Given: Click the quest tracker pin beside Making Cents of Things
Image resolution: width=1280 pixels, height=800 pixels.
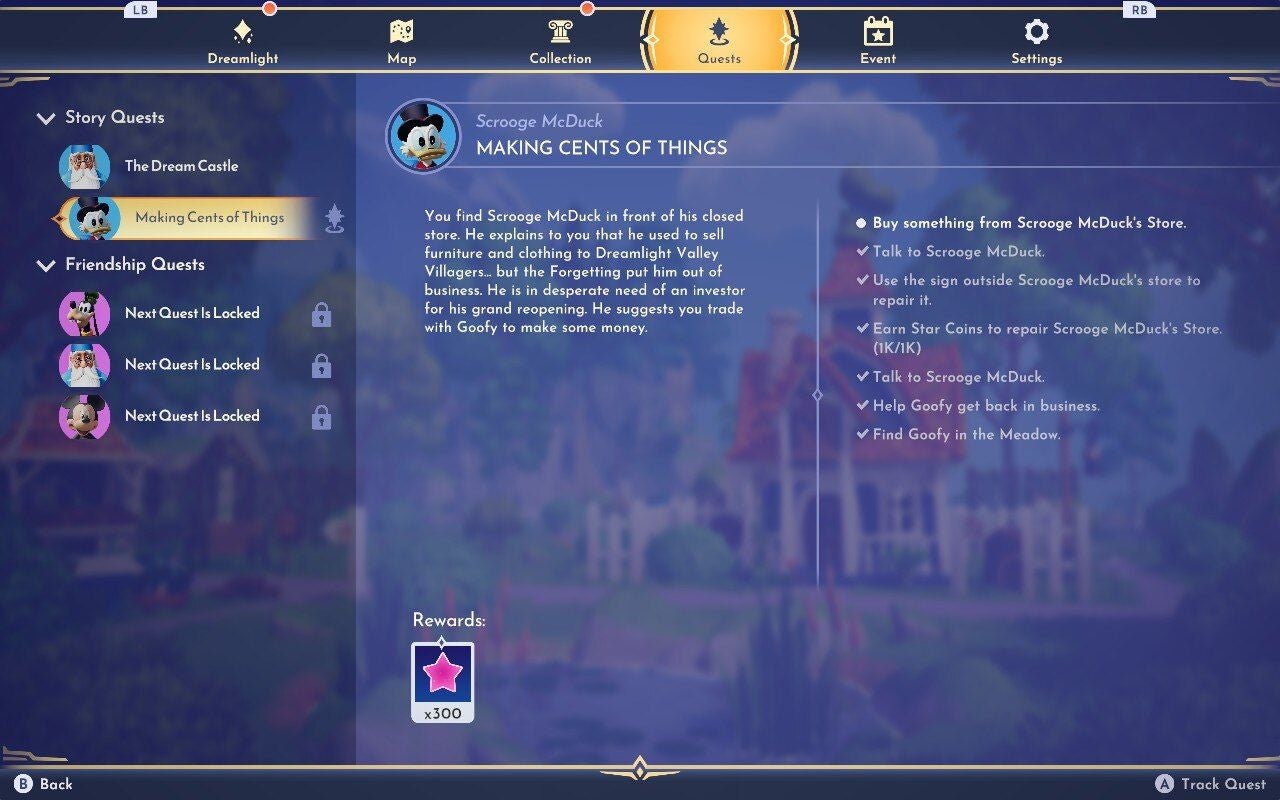Looking at the screenshot, I should [335, 217].
